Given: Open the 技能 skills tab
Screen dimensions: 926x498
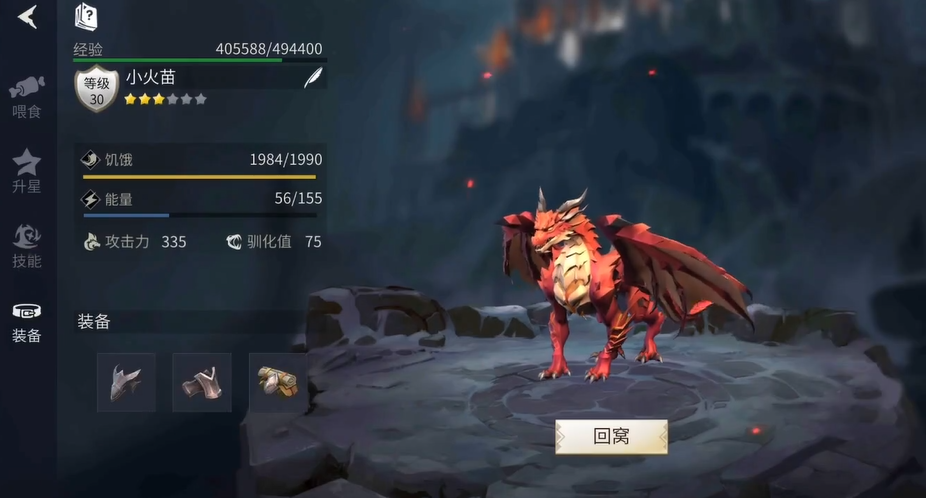Looking at the screenshot, I should 27,246.
